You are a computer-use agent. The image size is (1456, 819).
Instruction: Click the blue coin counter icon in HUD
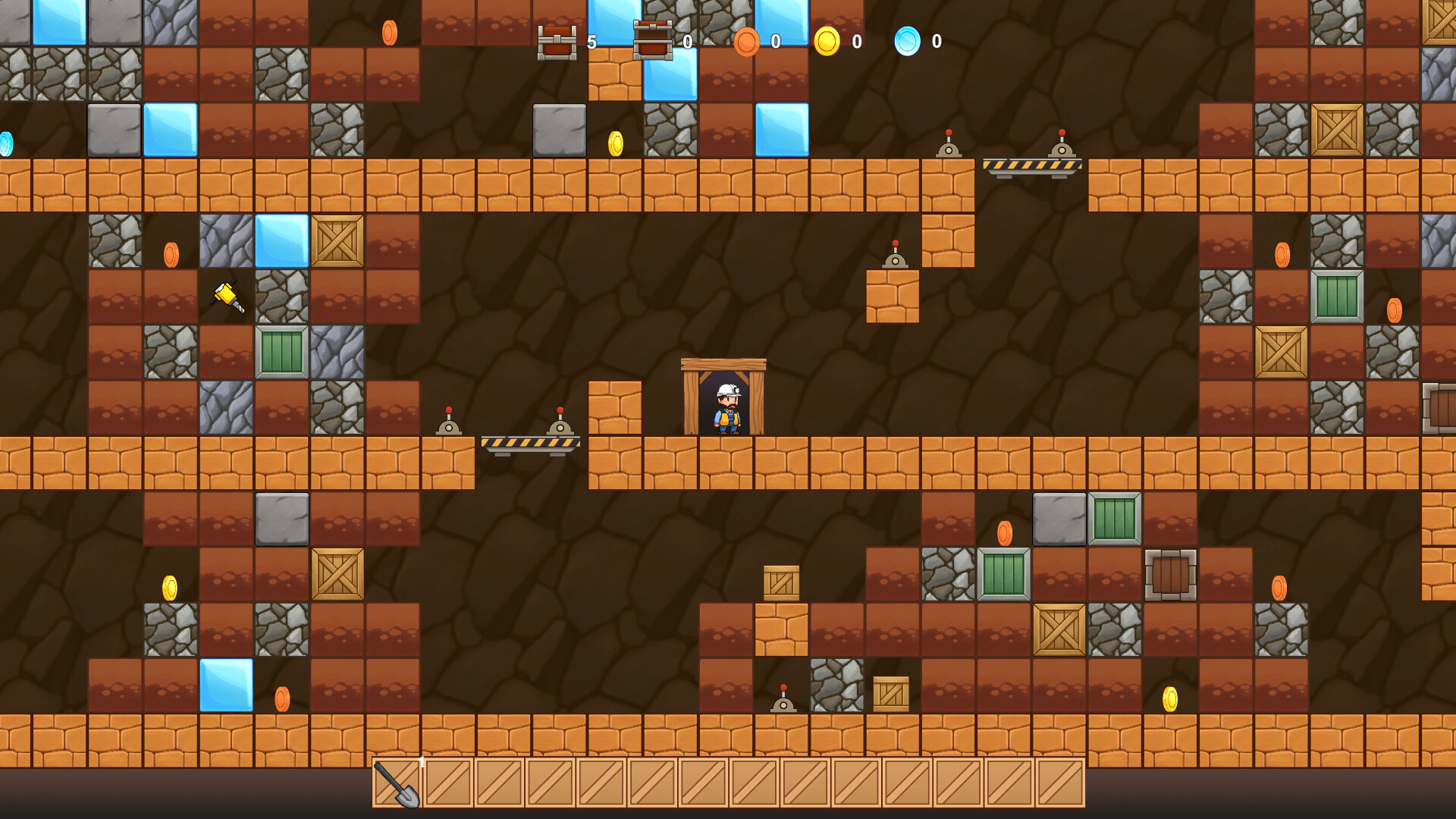(x=907, y=42)
